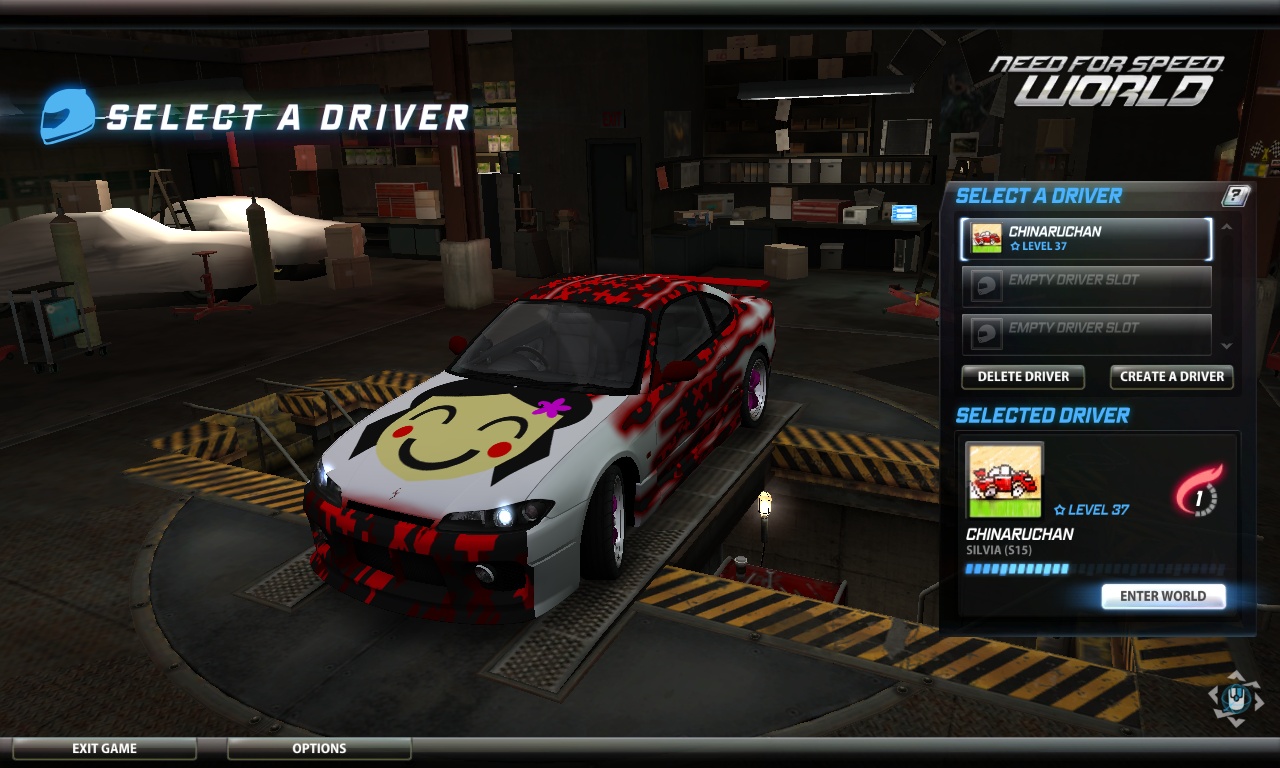Screen dimensions: 1280x768
Task: Open the question mark help button
Action: pos(1236,196)
